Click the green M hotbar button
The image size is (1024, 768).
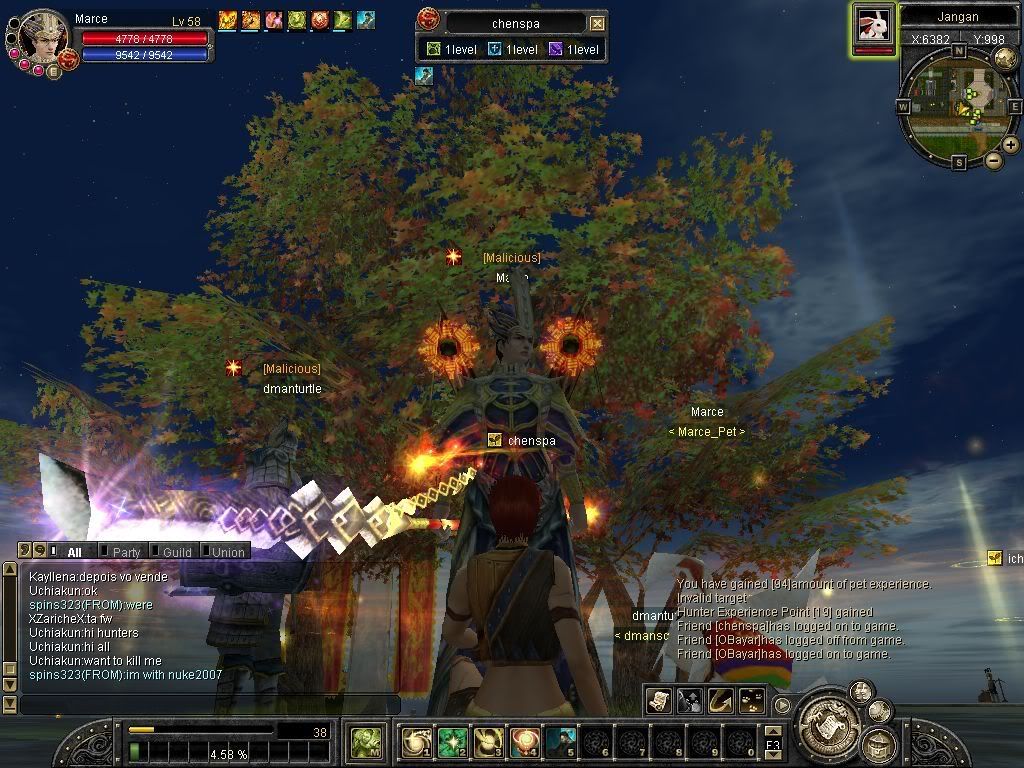(364, 743)
